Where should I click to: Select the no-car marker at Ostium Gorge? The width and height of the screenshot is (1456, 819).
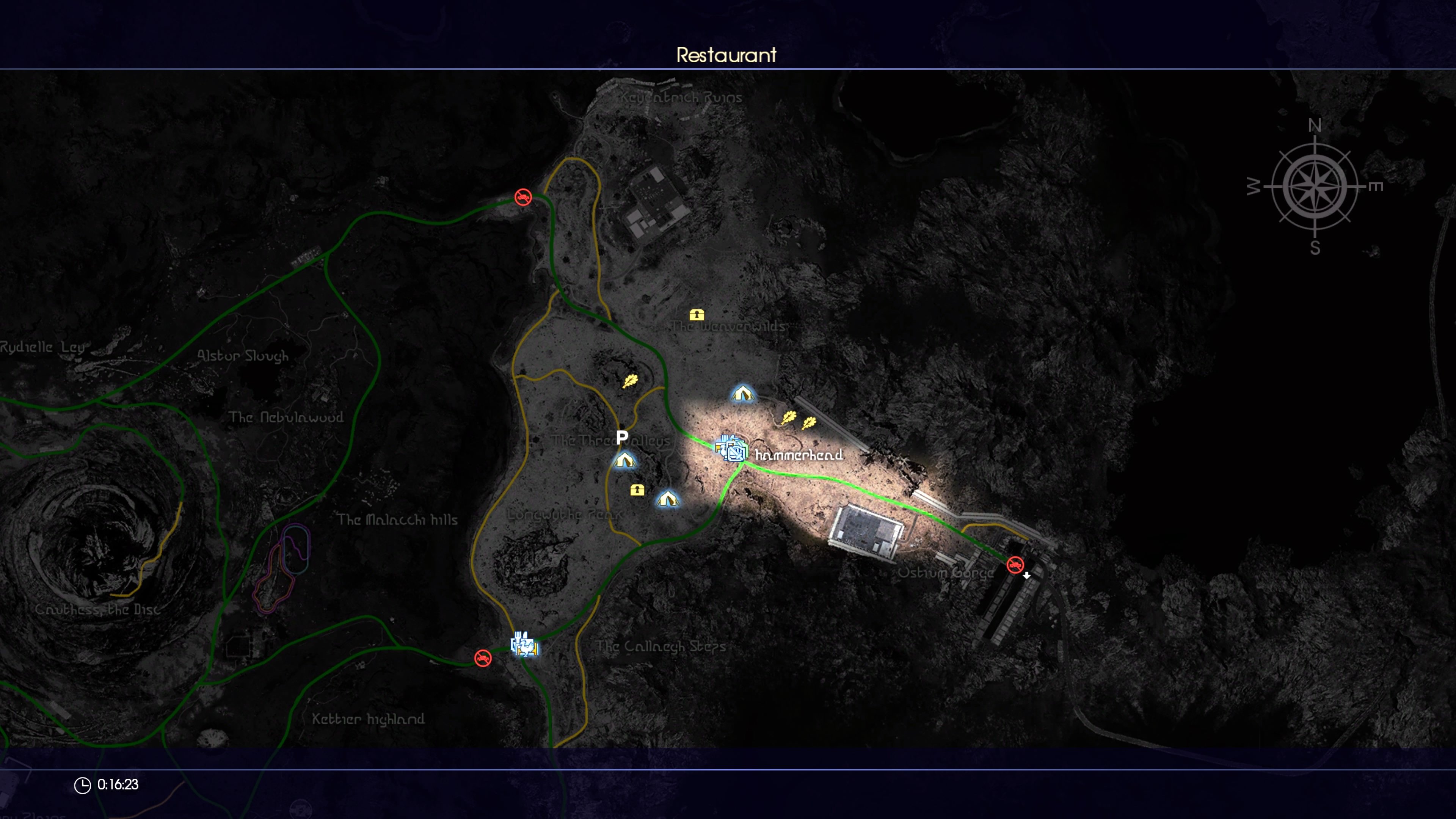coord(1015,565)
